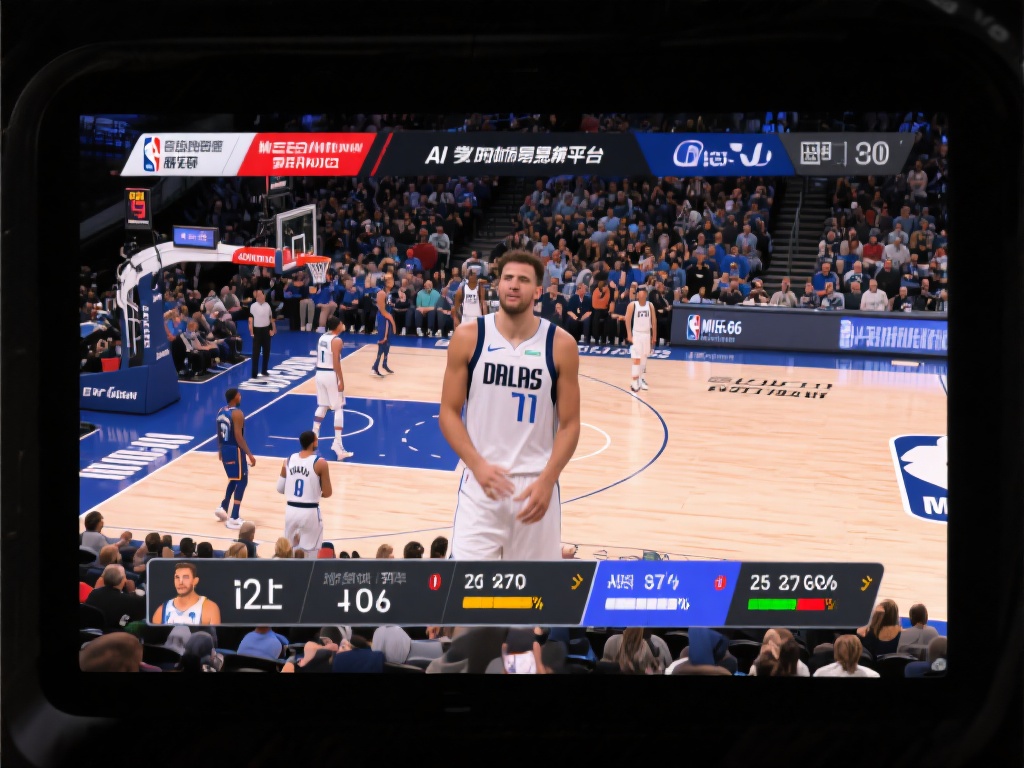Select the blue highlighted stats panel section
This screenshot has height=768, width=1024.
pyautogui.click(x=660, y=593)
